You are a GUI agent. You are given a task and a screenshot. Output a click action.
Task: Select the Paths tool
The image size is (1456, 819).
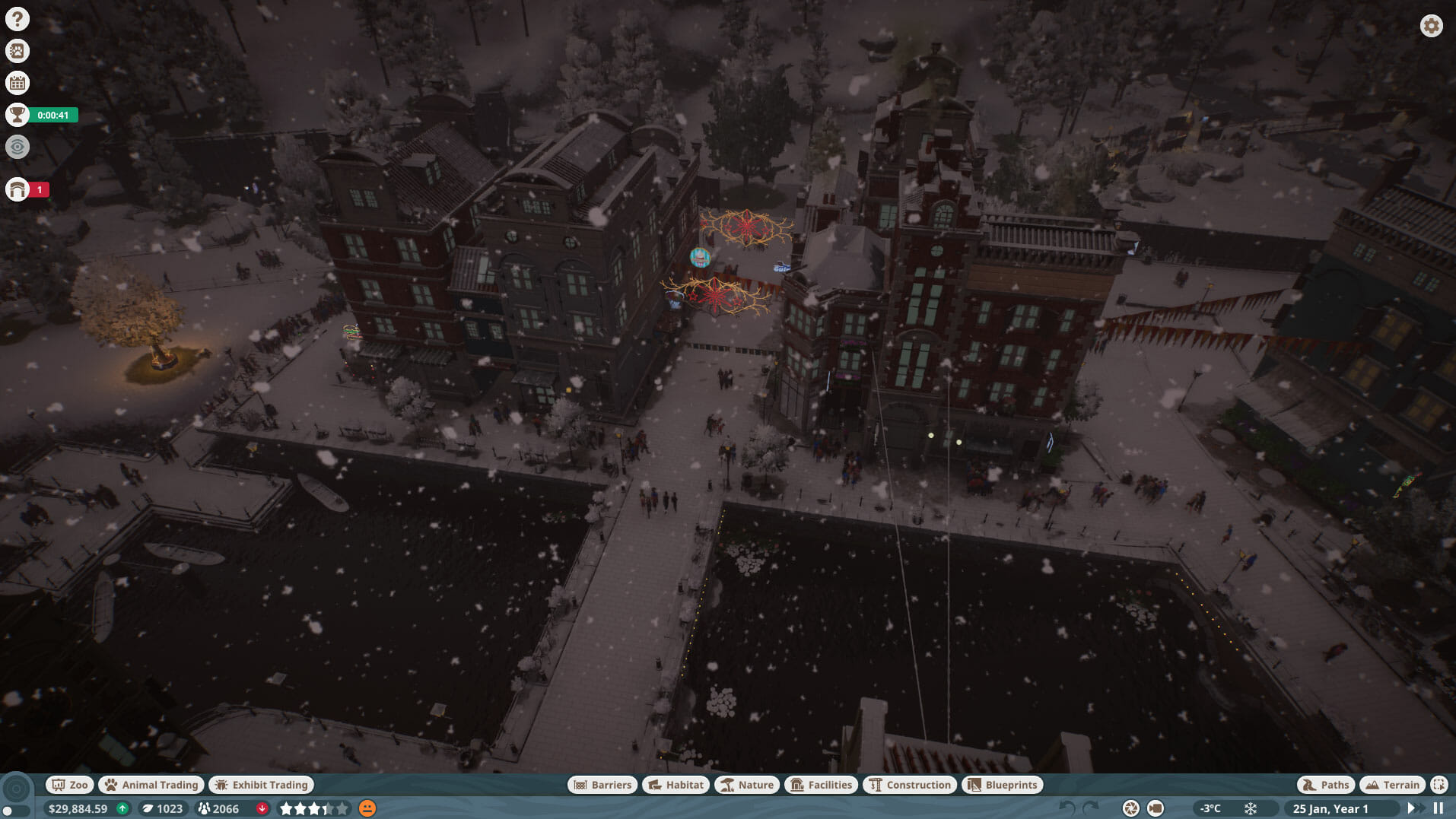click(x=1325, y=785)
